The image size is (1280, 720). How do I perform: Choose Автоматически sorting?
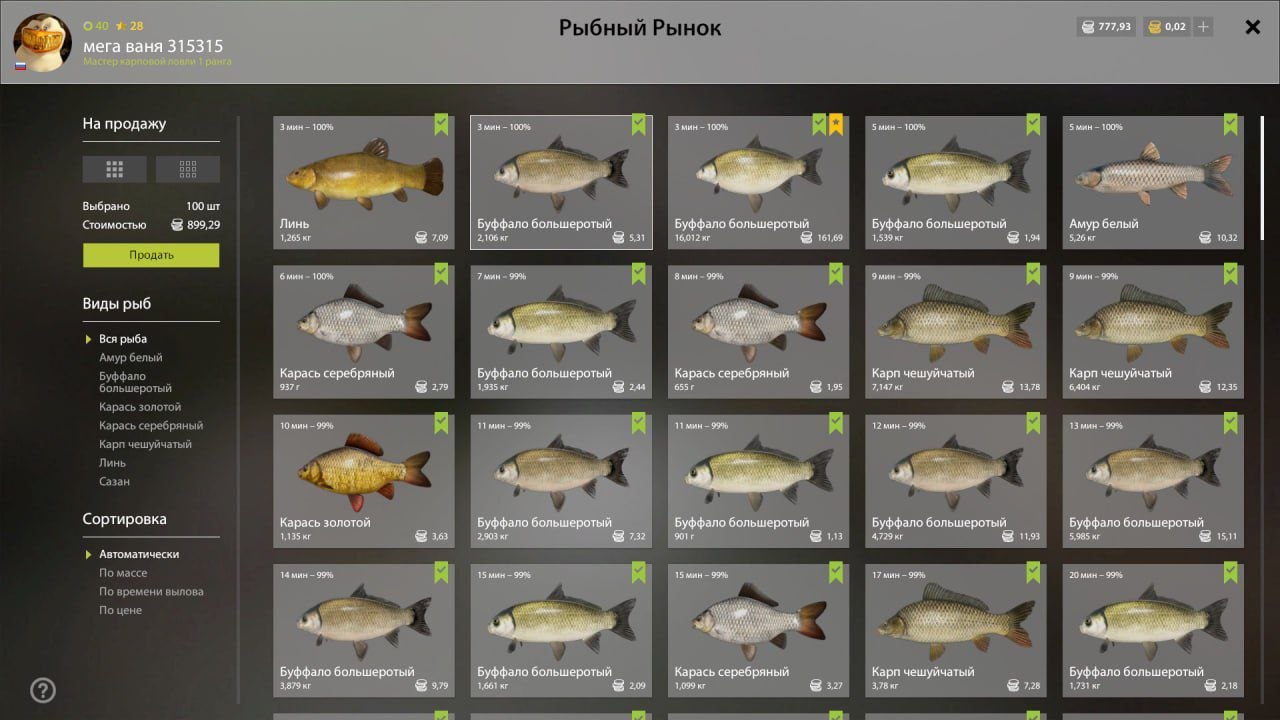[139, 554]
